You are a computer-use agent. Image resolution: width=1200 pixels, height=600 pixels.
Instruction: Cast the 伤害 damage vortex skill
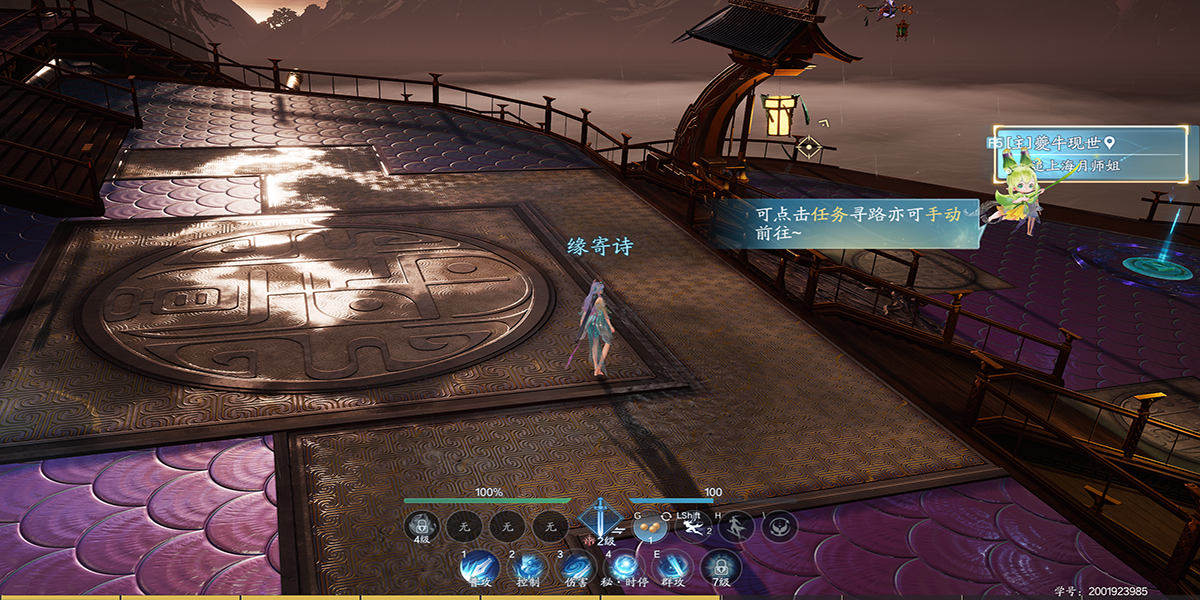(x=575, y=567)
